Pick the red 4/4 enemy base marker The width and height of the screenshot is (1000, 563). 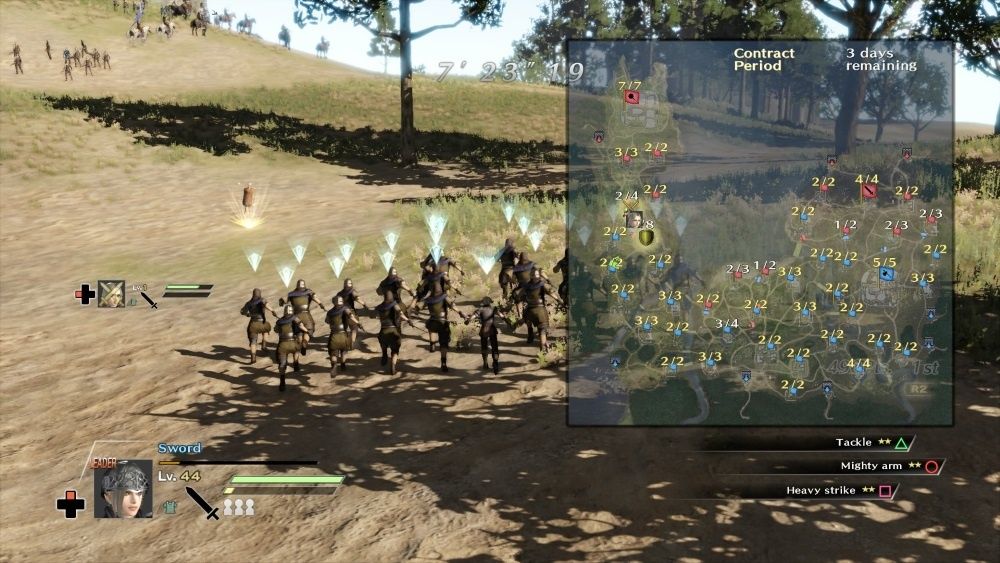tap(868, 190)
